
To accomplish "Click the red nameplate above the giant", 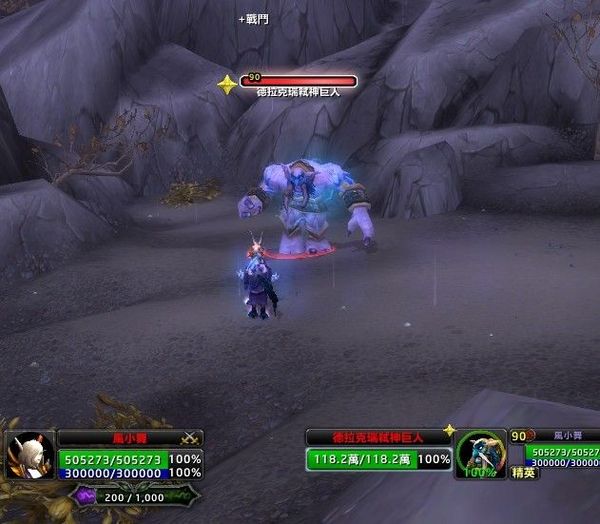I will click(x=298, y=81).
